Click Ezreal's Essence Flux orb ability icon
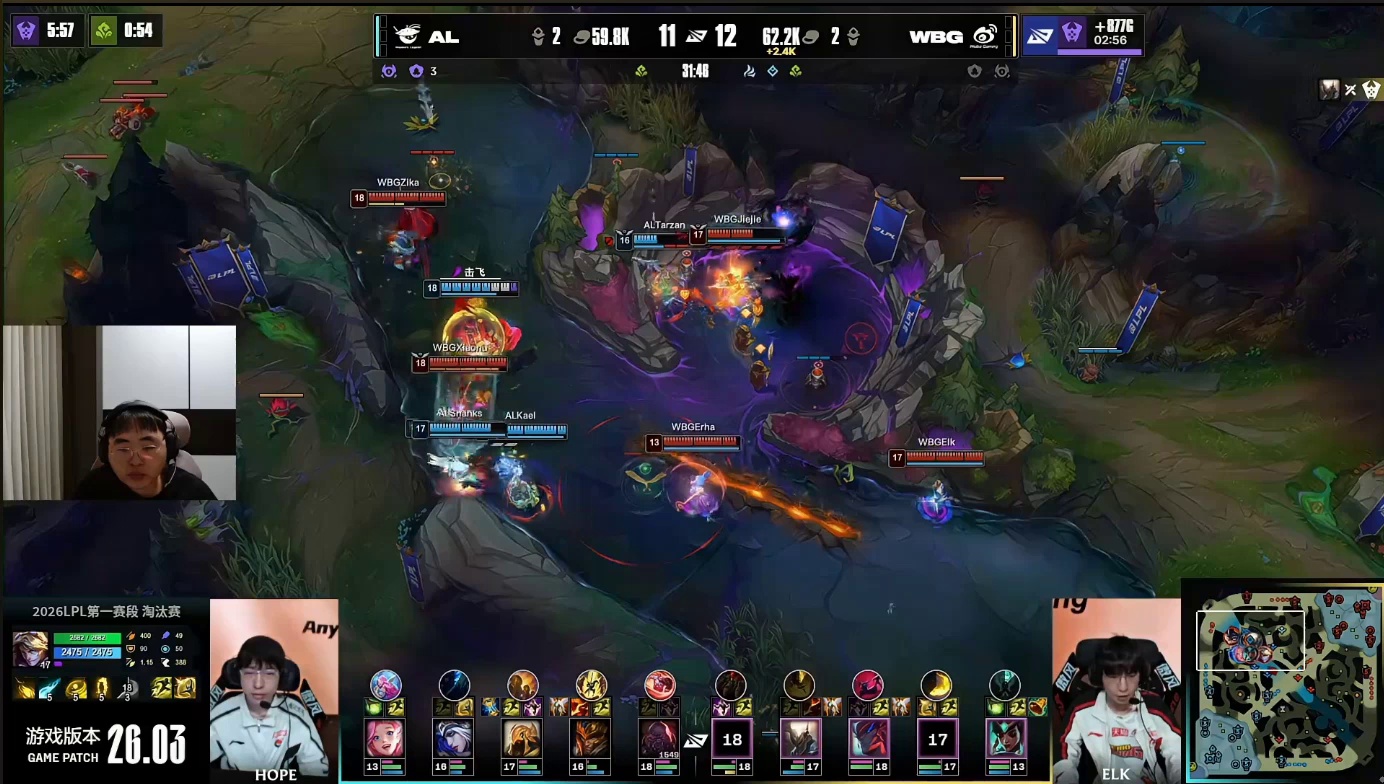The image size is (1384, 784). pos(76,688)
